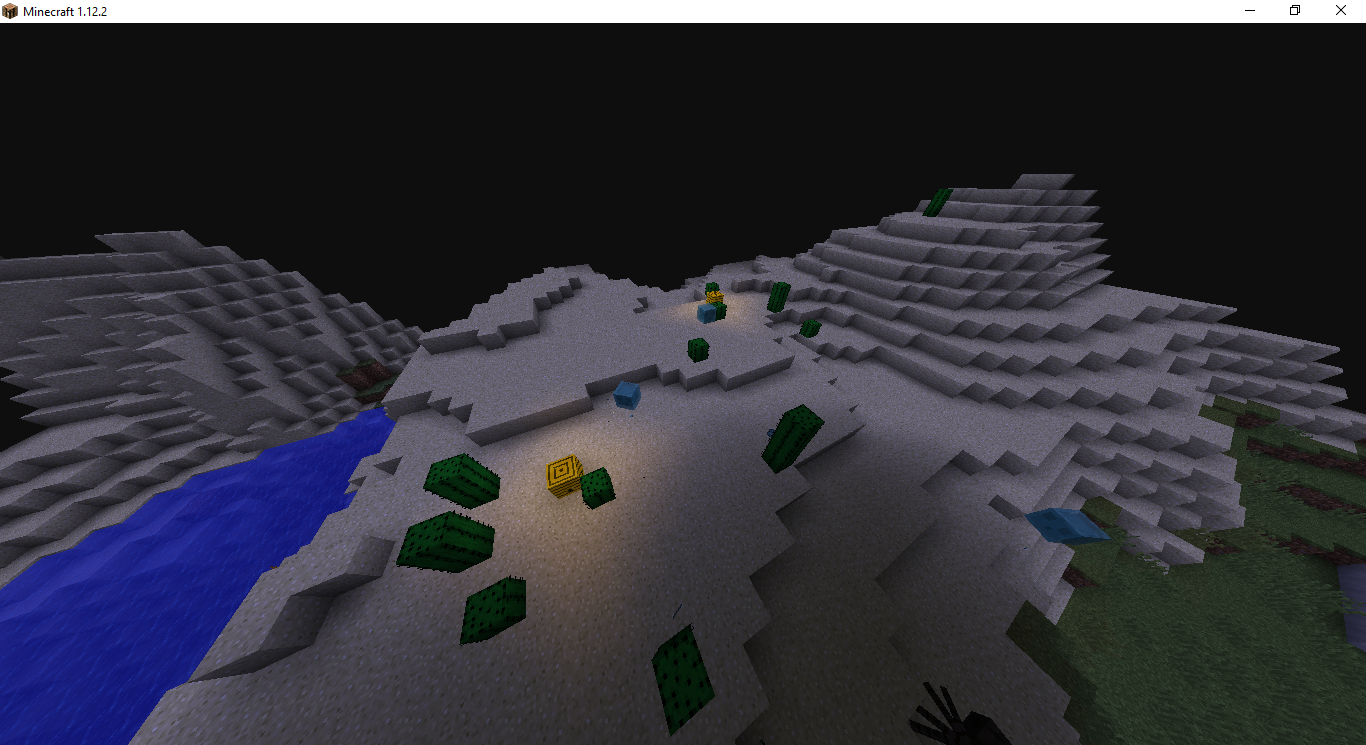Viewport: 1366px width, 745px height.
Task: Minimize the Minecraft window
Action: click(1248, 10)
